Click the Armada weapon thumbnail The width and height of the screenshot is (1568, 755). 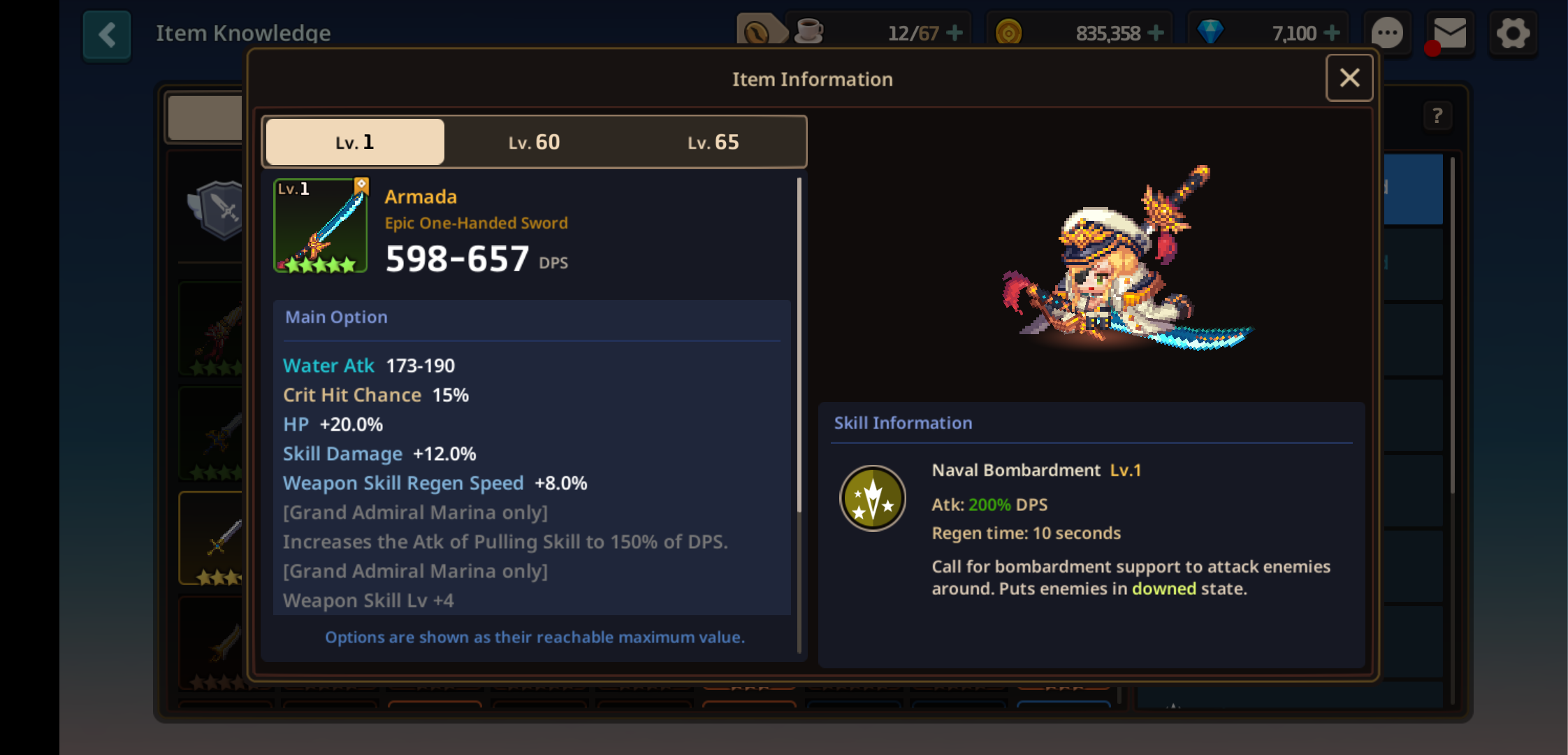320,226
